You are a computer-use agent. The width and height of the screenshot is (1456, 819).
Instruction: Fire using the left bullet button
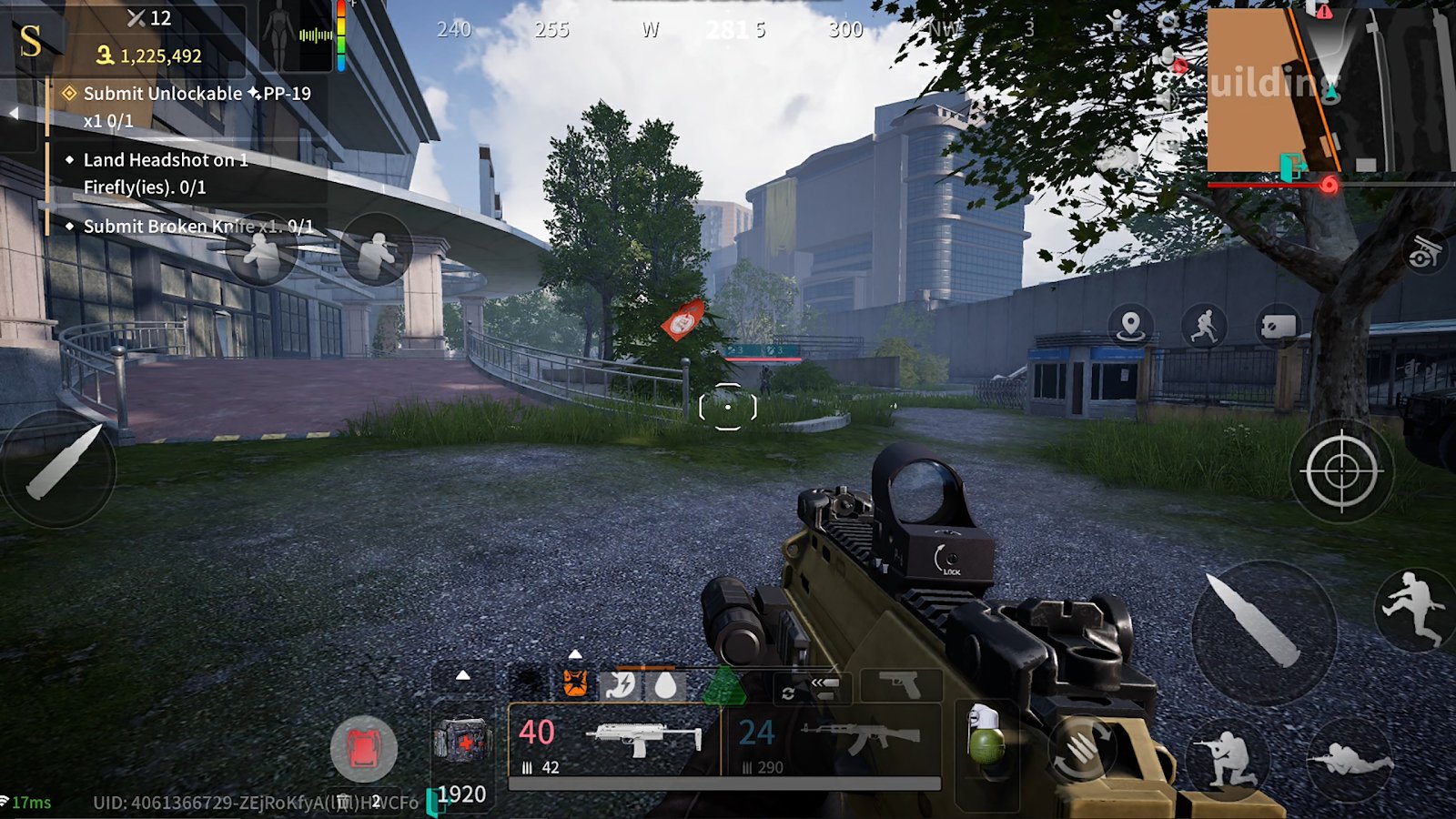point(59,466)
